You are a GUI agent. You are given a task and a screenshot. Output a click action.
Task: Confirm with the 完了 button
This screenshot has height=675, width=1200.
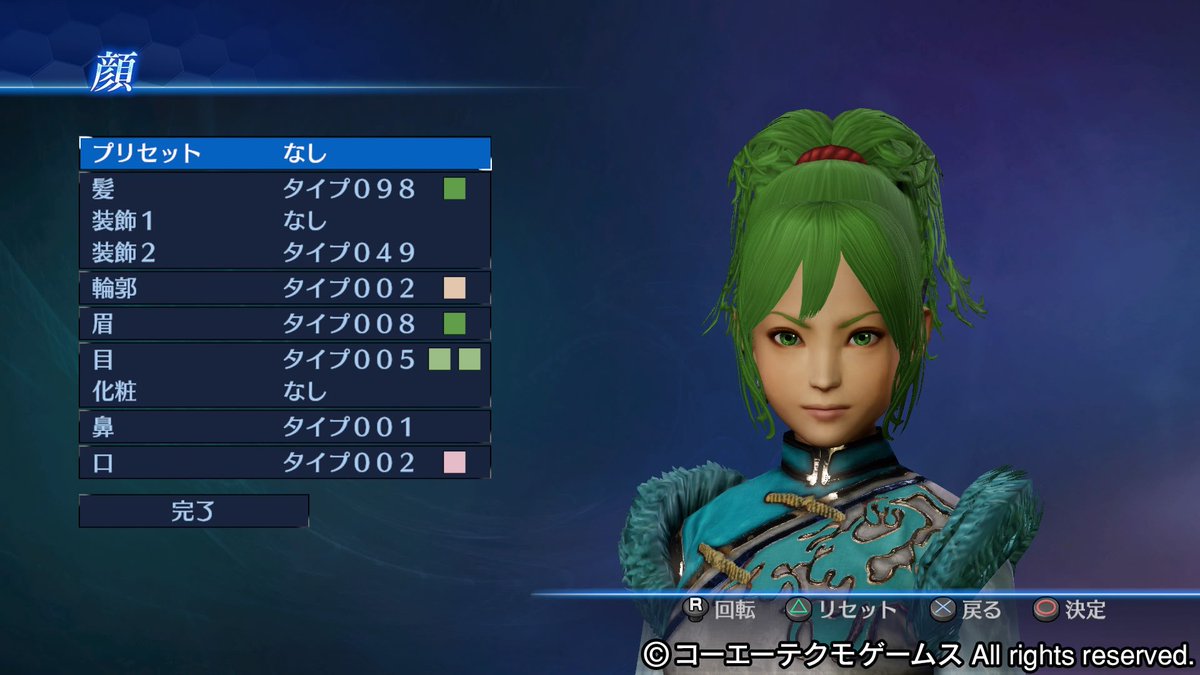pyautogui.click(x=194, y=511)
